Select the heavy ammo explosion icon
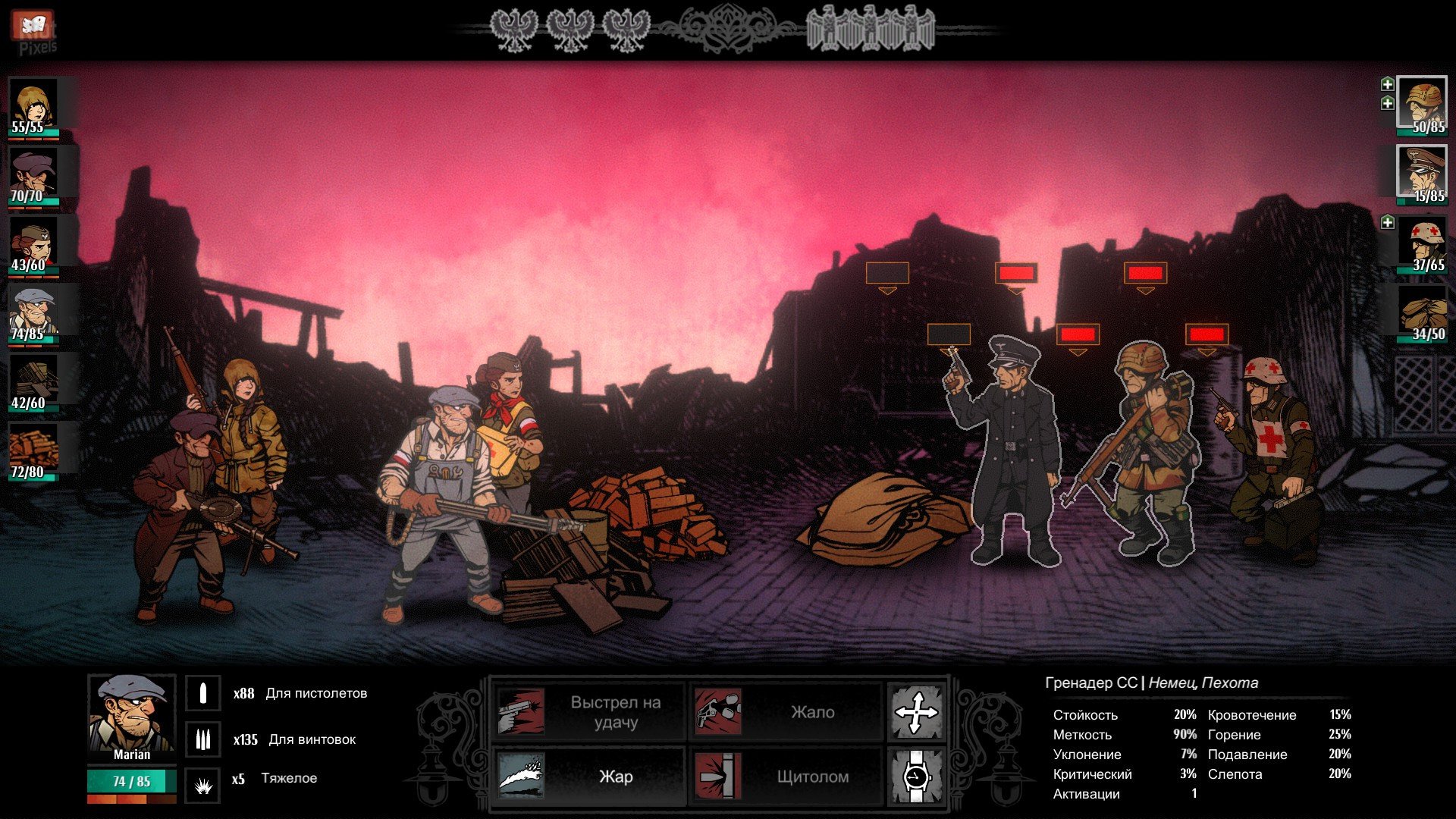Viewport: 1456px width, 819px height. (x=203, y=786)
